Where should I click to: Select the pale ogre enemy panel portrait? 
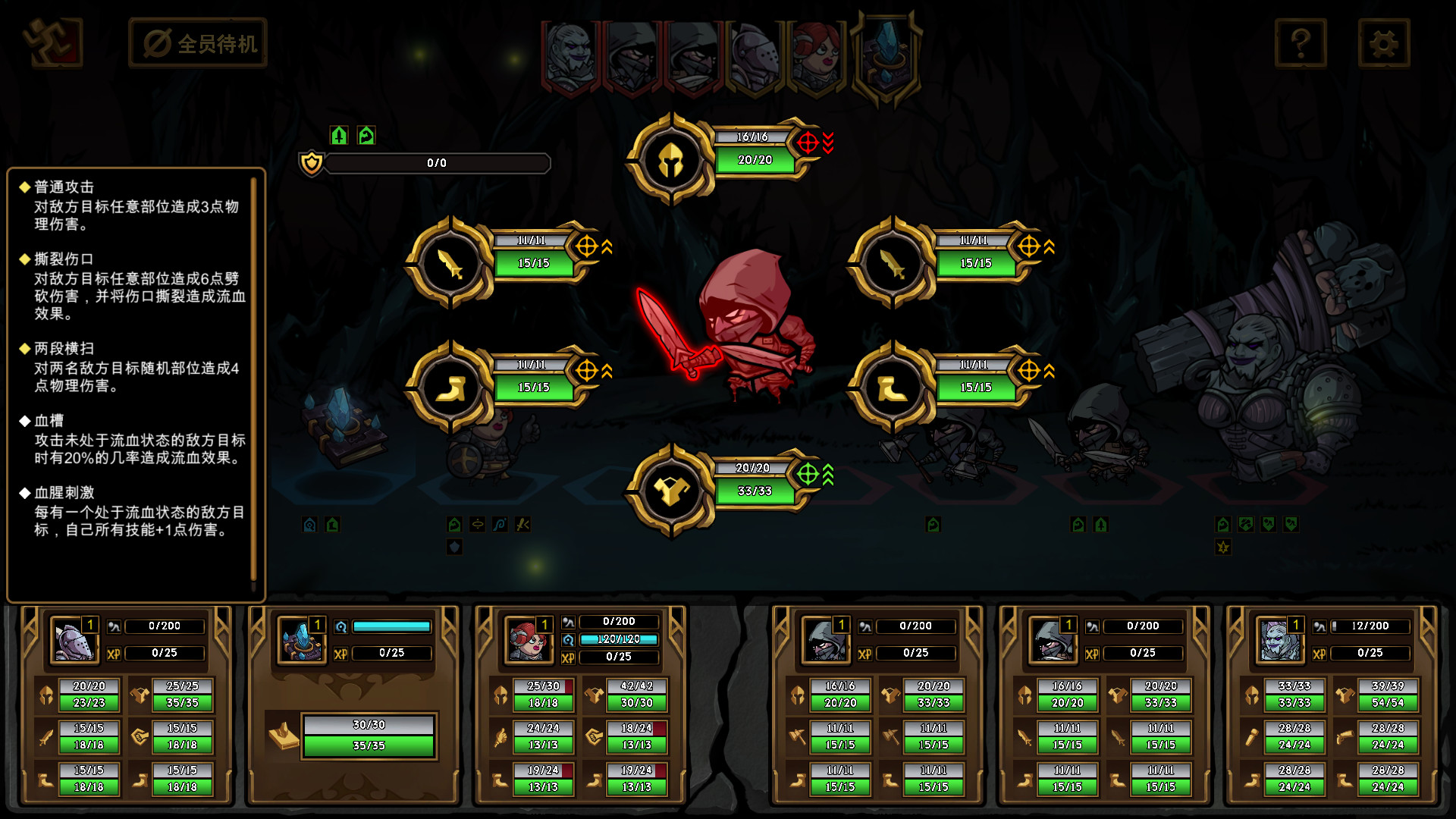1279,641
